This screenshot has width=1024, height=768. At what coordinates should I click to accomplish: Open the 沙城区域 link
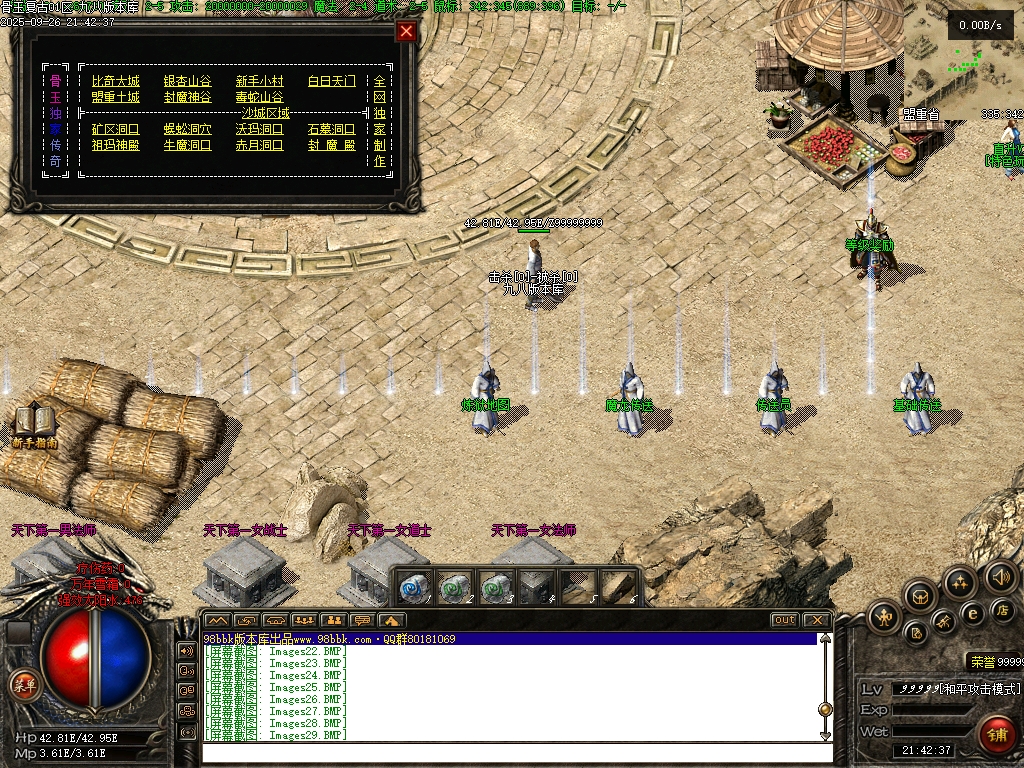pos(260,113)
